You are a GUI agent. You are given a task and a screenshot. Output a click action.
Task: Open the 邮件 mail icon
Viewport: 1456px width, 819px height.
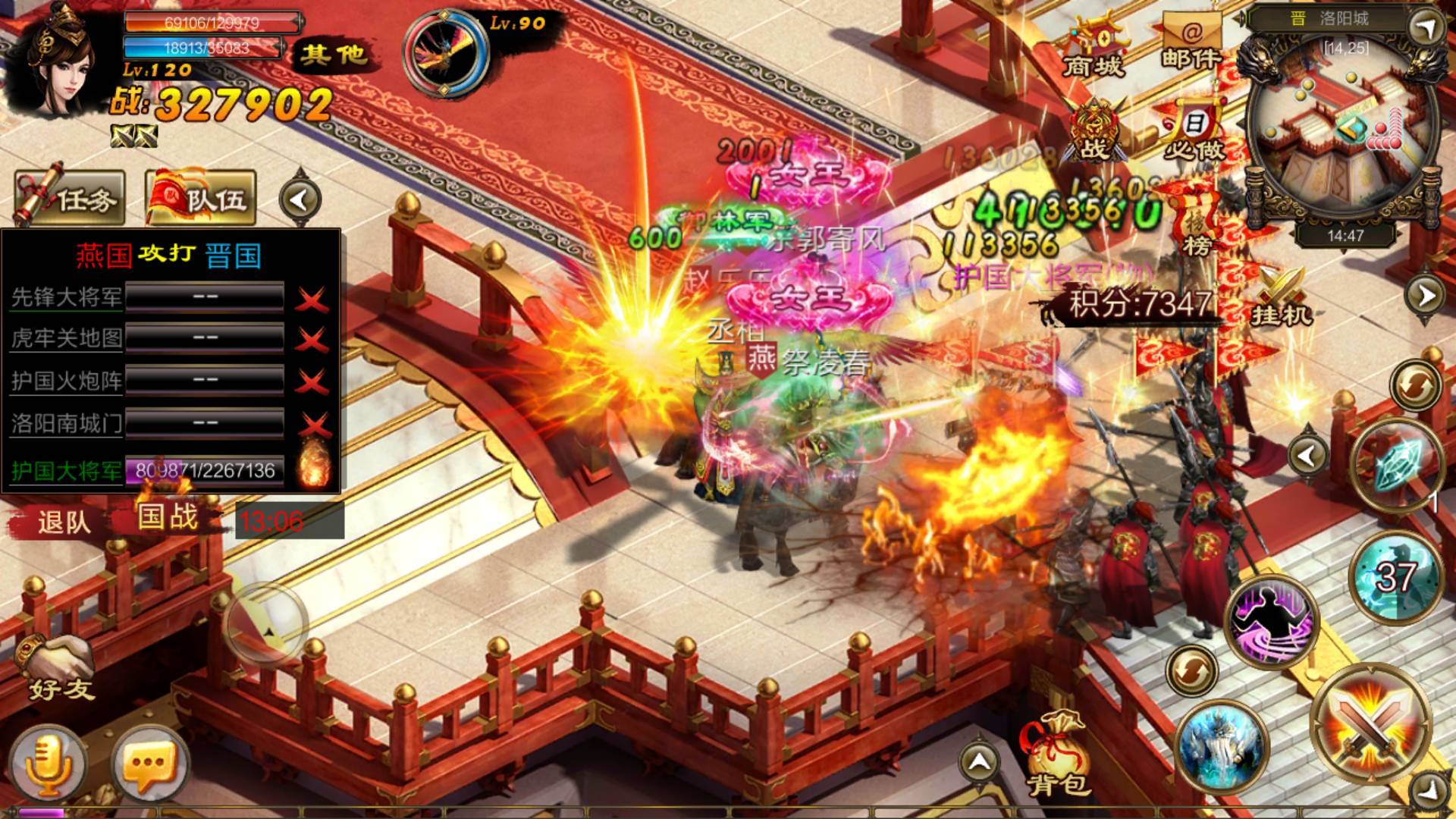1191,42
